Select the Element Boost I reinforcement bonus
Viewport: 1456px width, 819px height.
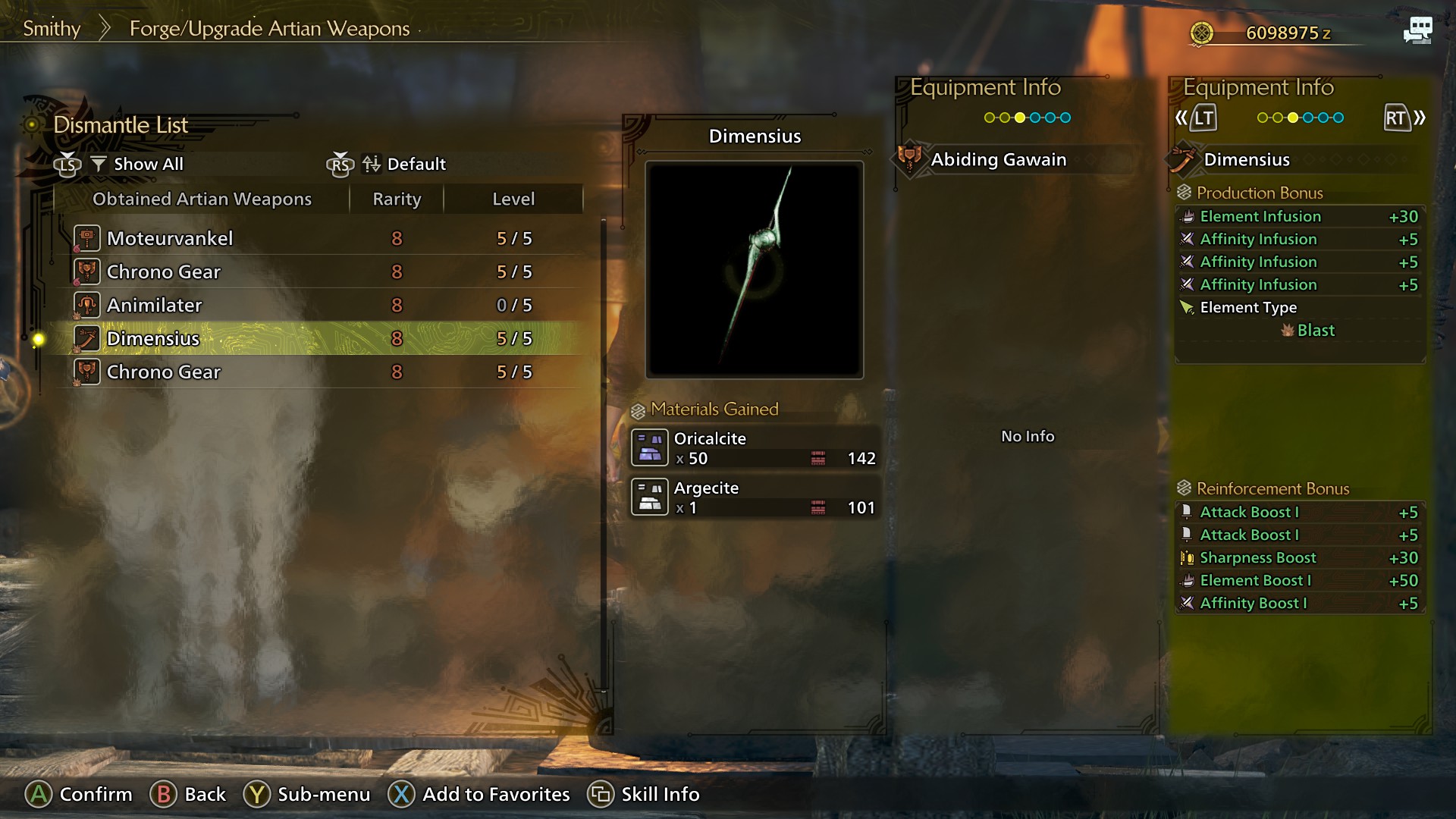coord(1300,580)
